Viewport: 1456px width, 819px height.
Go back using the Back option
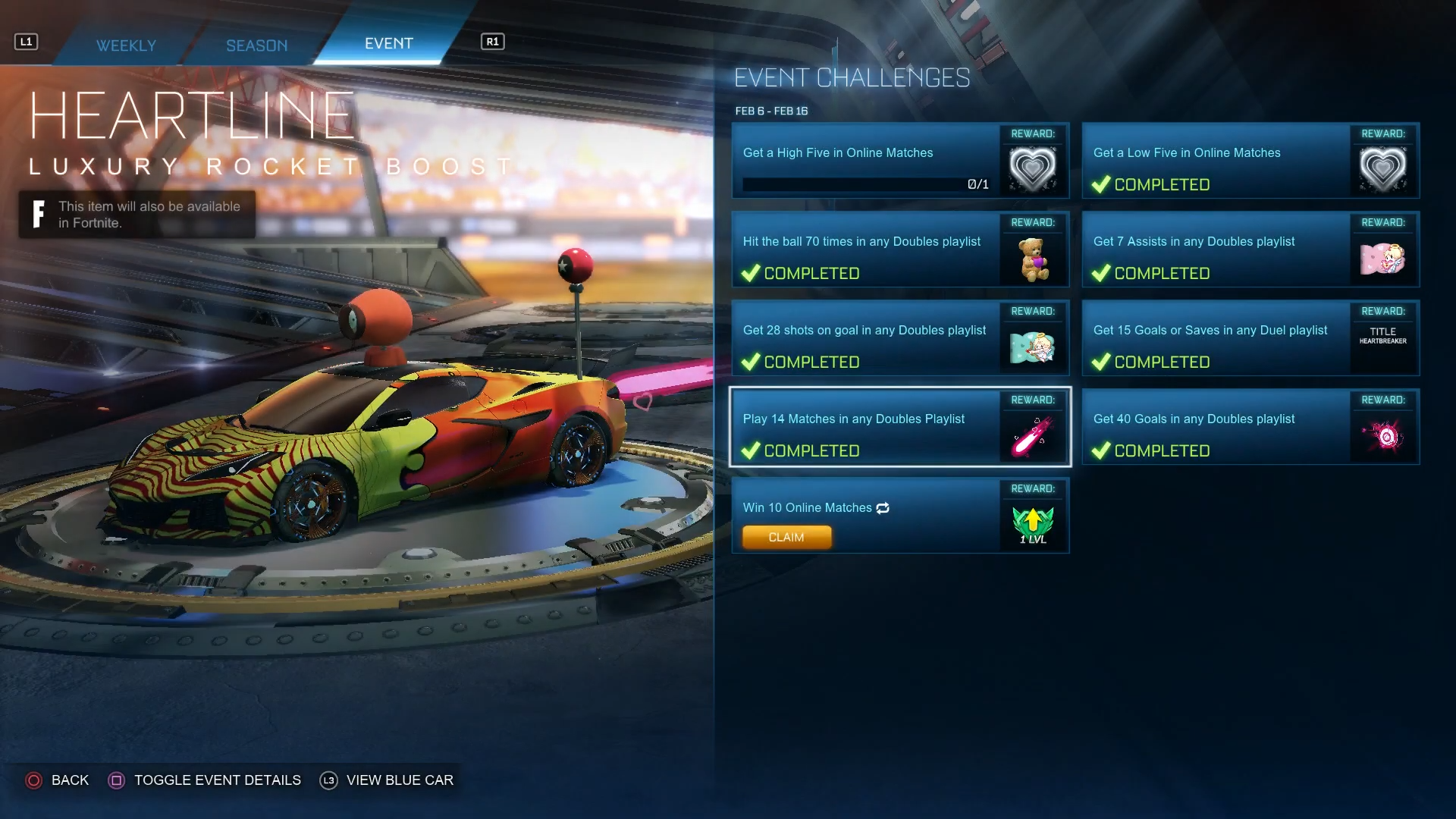[x=58, y=780]
